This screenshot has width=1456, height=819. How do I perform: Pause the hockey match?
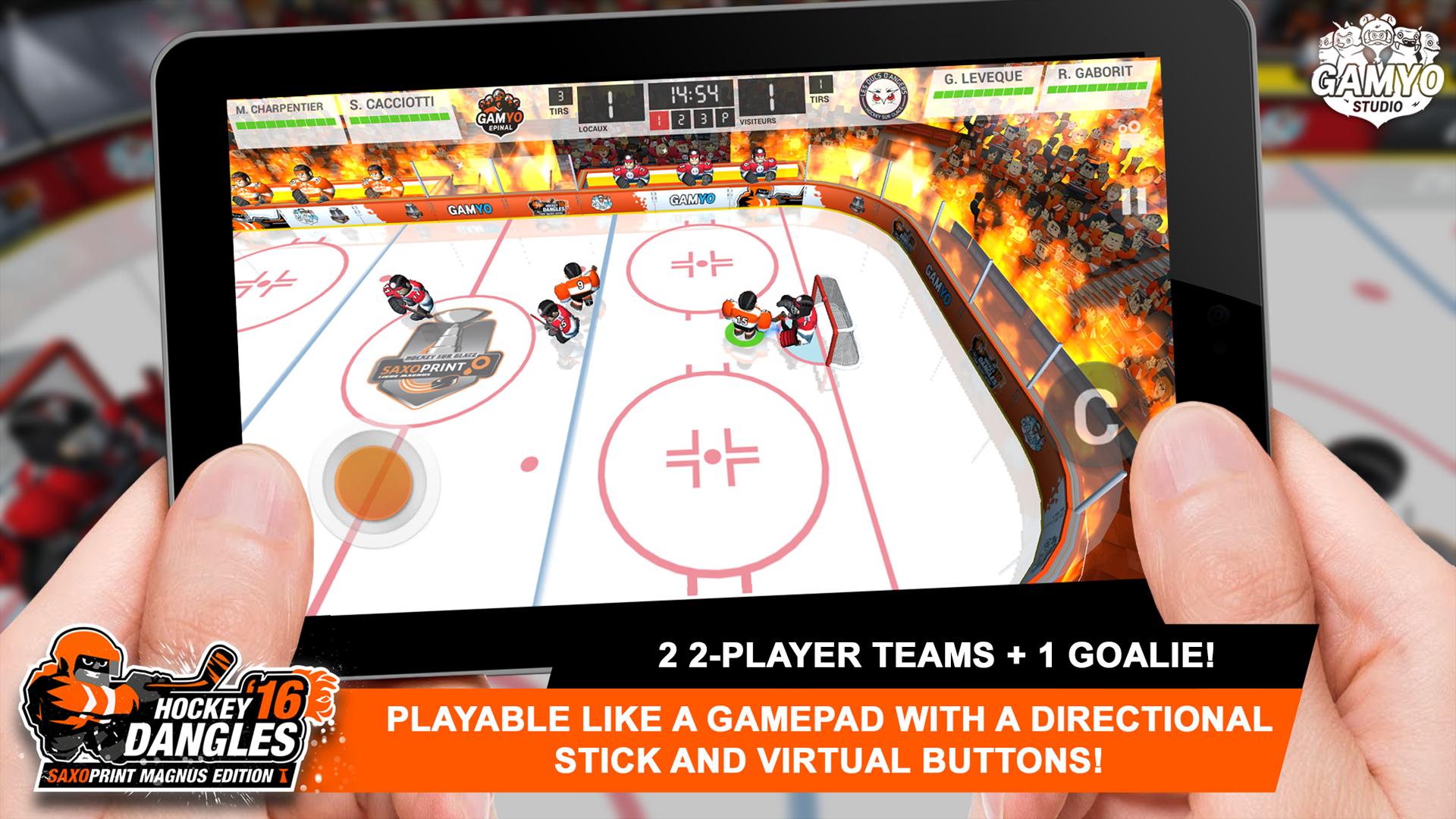(1134, 201)
